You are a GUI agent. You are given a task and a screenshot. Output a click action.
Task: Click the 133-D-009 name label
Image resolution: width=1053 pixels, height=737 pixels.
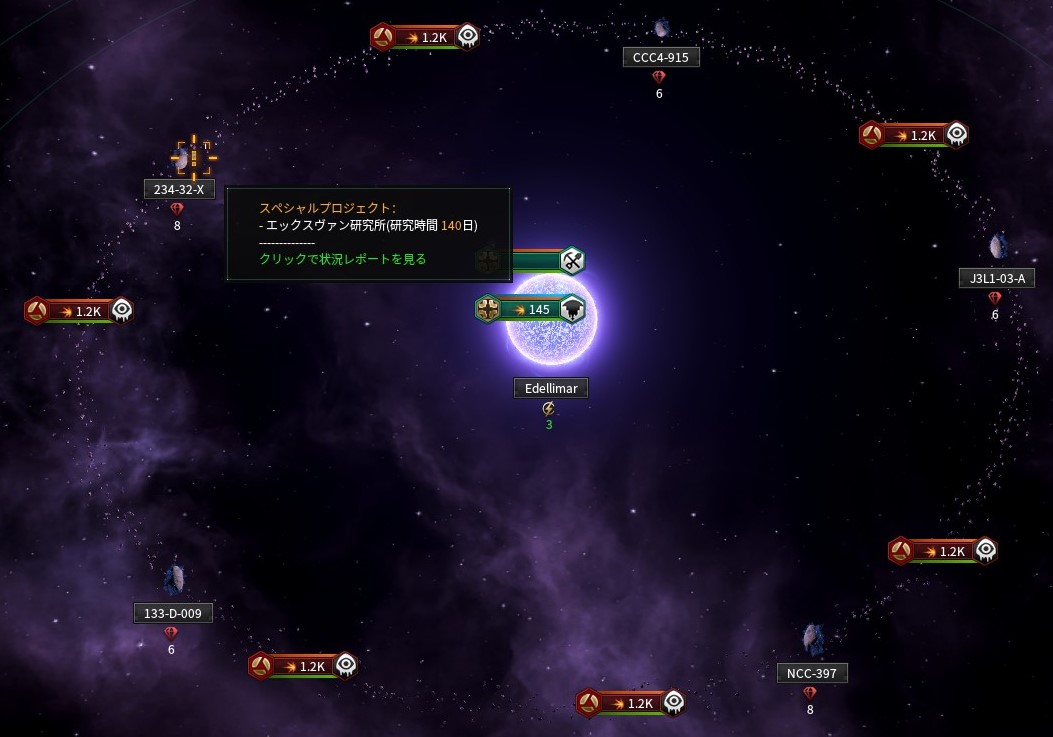[173, 613]
